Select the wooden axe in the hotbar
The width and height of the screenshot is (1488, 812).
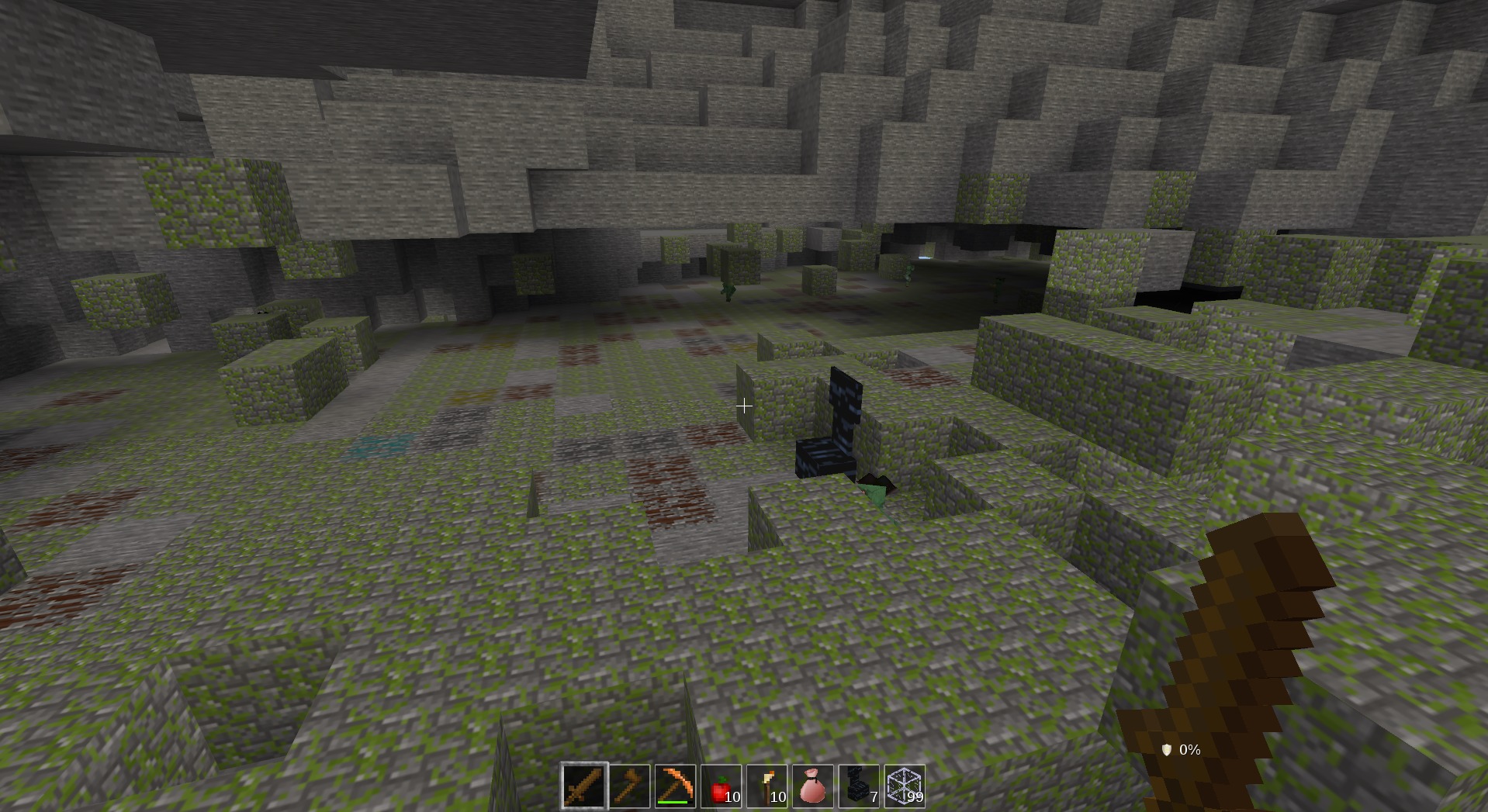point(628,787)
